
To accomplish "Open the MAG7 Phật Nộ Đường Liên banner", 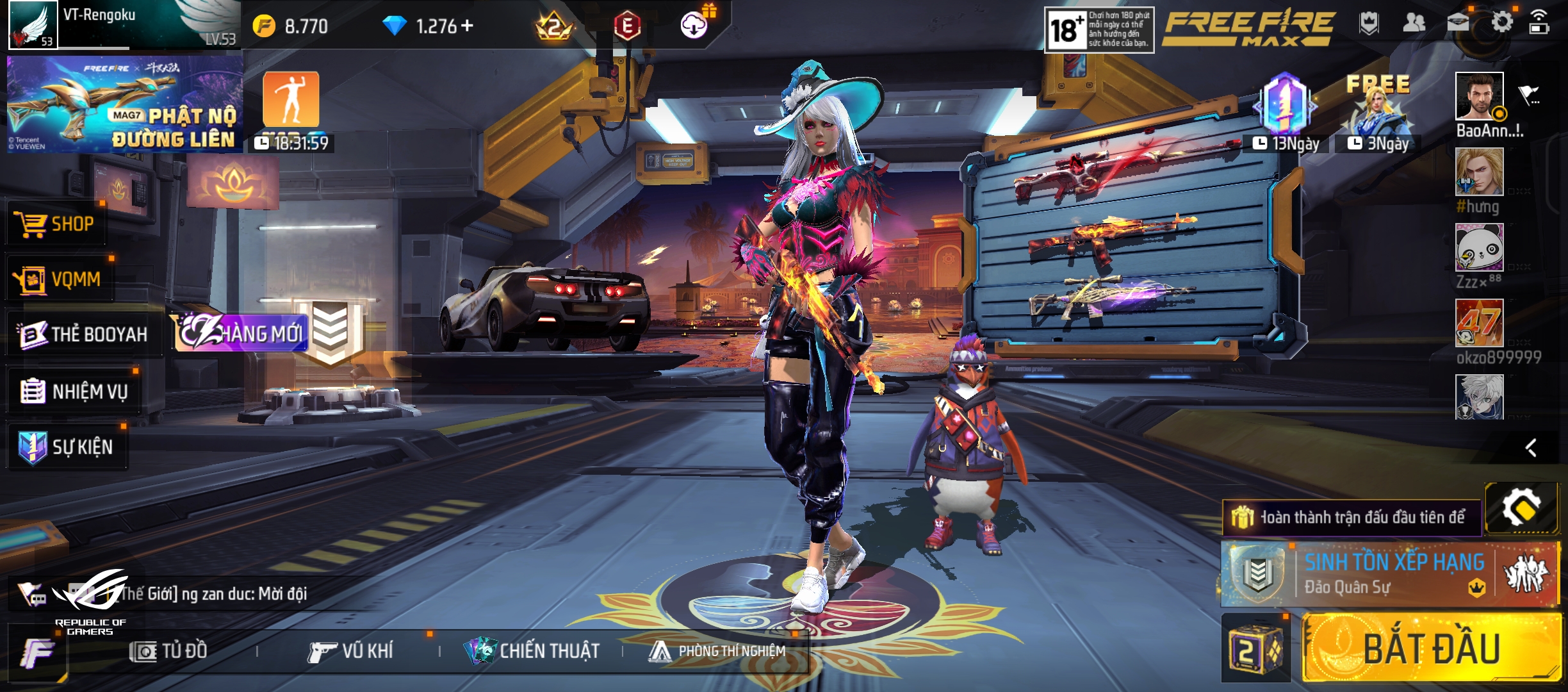I will pos(125,104).
